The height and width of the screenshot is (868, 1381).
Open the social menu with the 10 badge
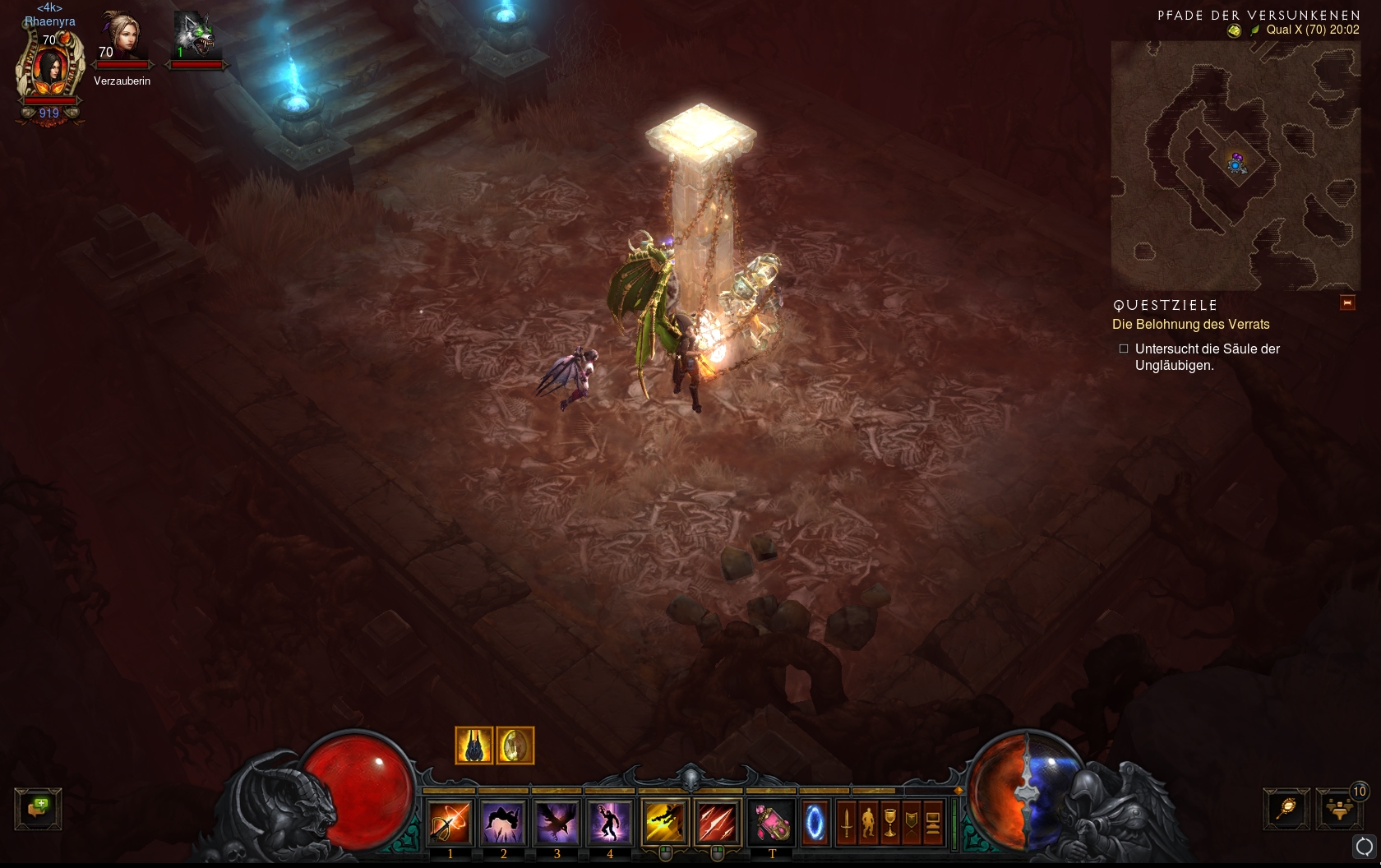(x=1340, y=809)
